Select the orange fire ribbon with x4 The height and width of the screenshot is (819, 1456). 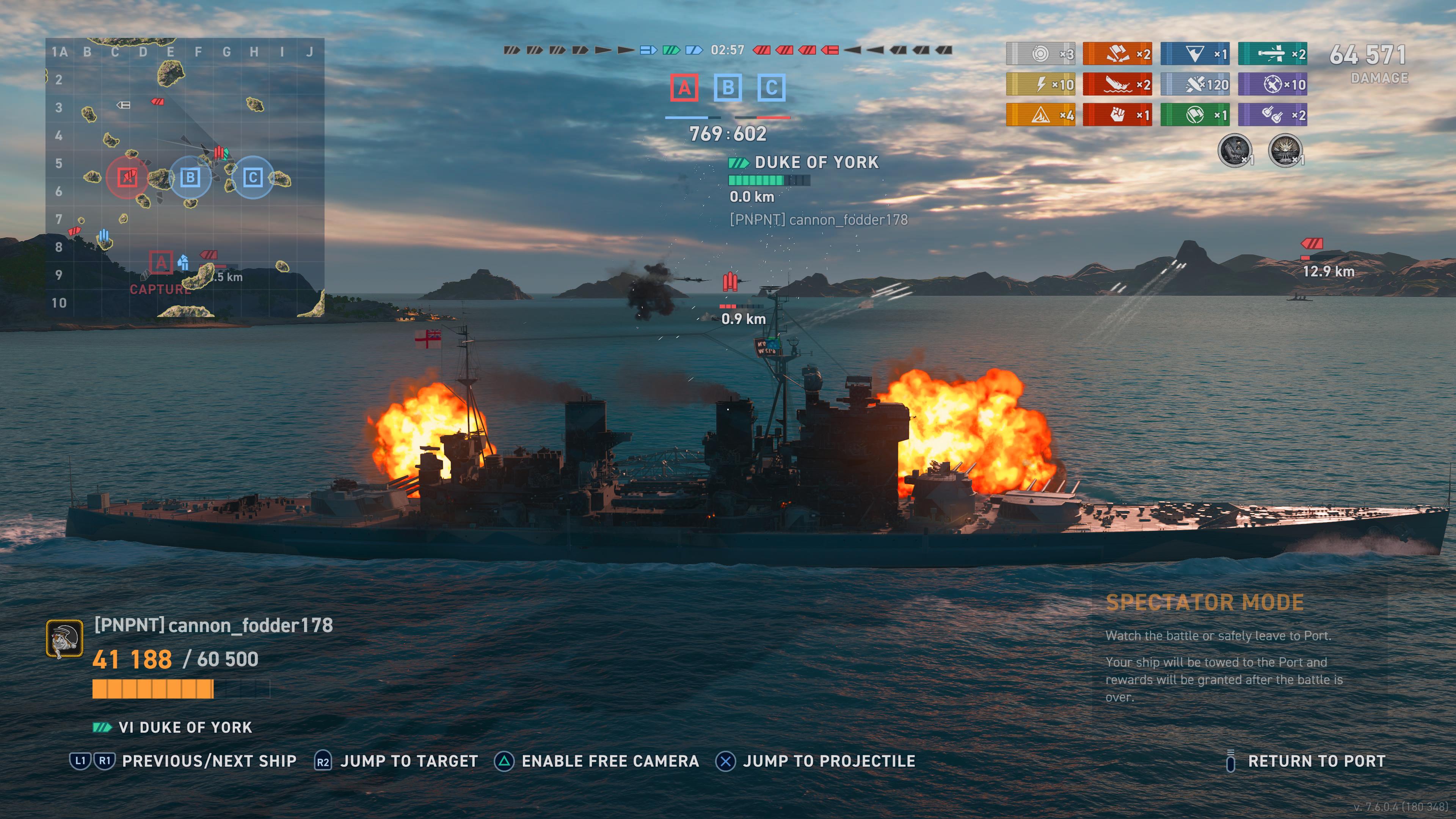pos(1040,115)
